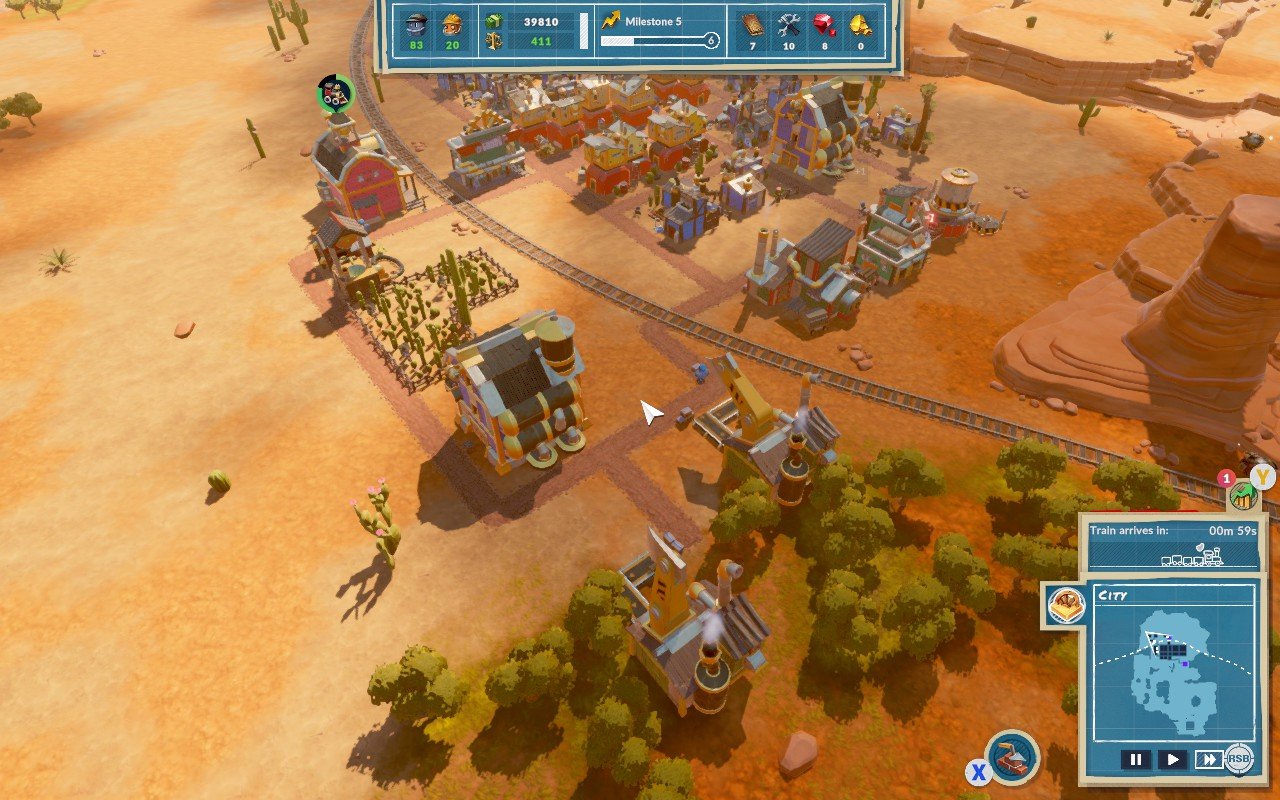This screenshot has width=1280, height=800.
Task: Select the red ruby gem resource
Action: tap(824, 24)
